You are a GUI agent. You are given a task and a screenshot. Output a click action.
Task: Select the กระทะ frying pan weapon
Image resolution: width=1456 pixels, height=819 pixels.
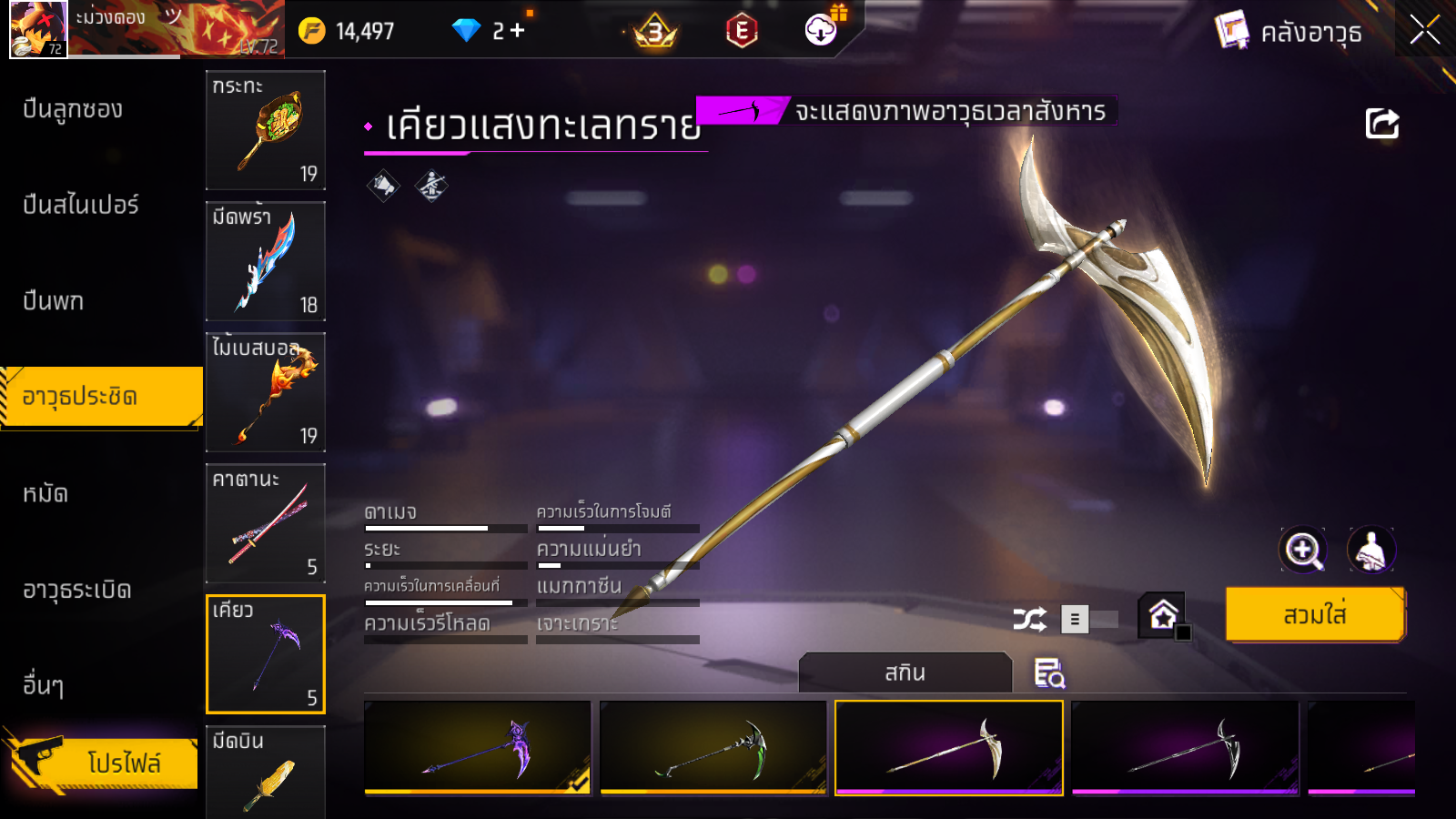[266, 130]
